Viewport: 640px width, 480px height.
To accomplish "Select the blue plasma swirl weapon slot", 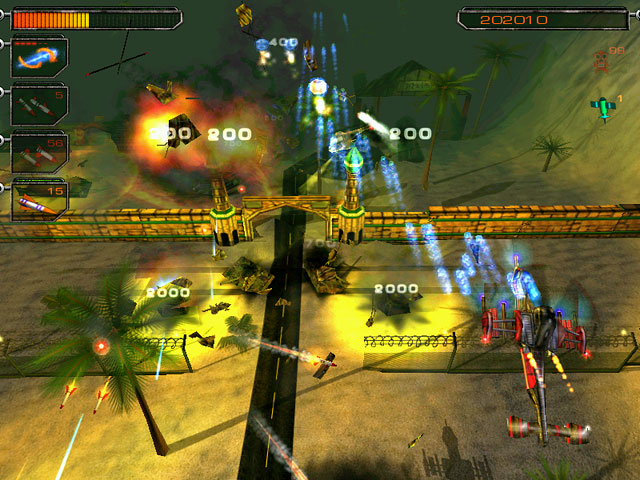I will click(39, 56).
